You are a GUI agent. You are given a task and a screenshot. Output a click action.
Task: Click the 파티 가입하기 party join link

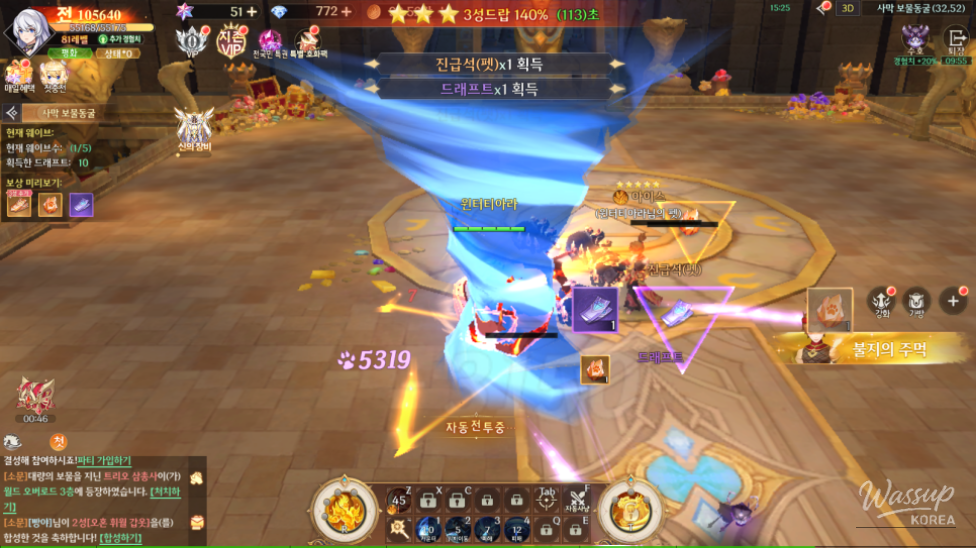[x=103, y=460]
